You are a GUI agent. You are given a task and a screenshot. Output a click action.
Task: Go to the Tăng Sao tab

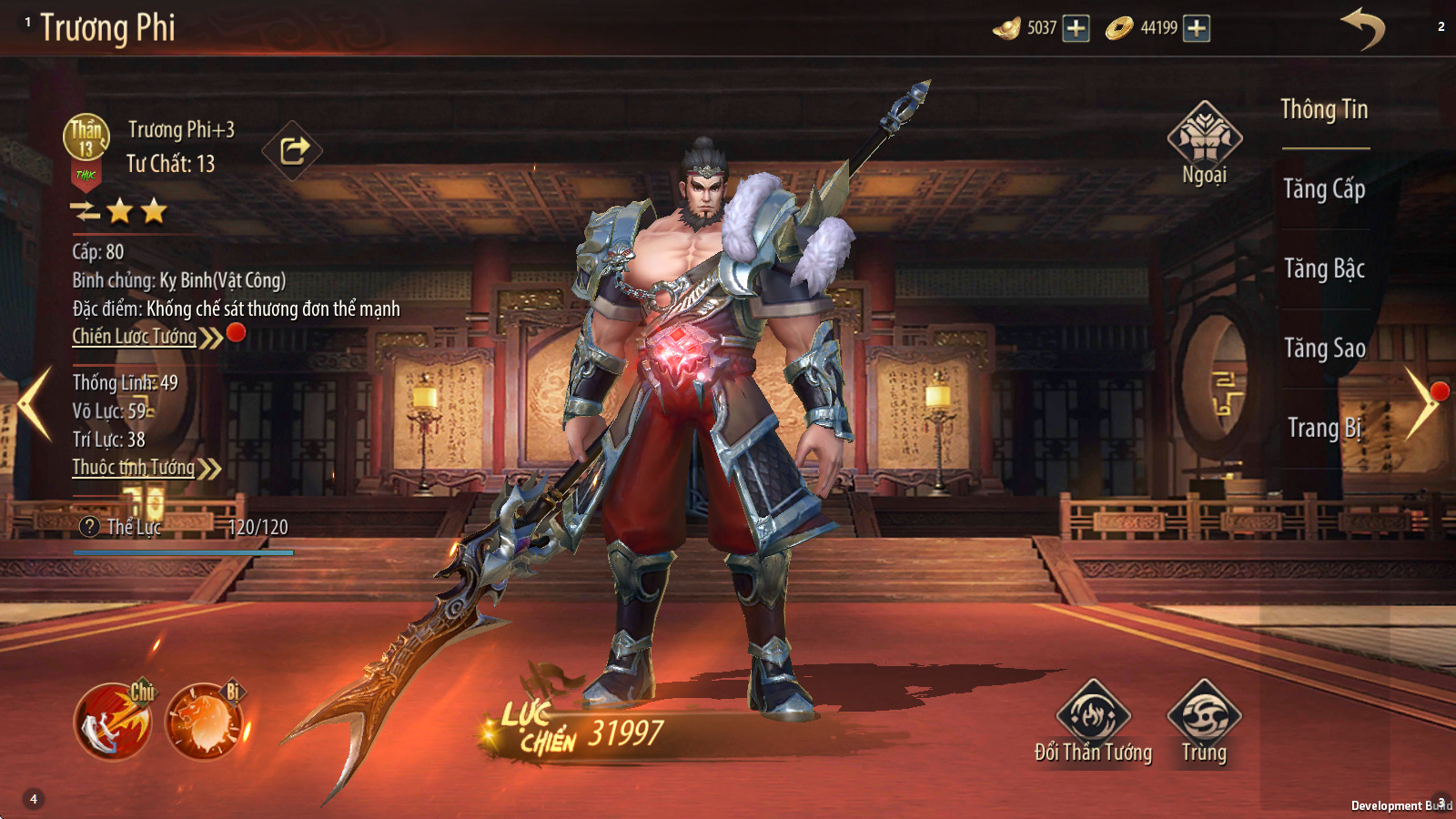(1324, 349)
